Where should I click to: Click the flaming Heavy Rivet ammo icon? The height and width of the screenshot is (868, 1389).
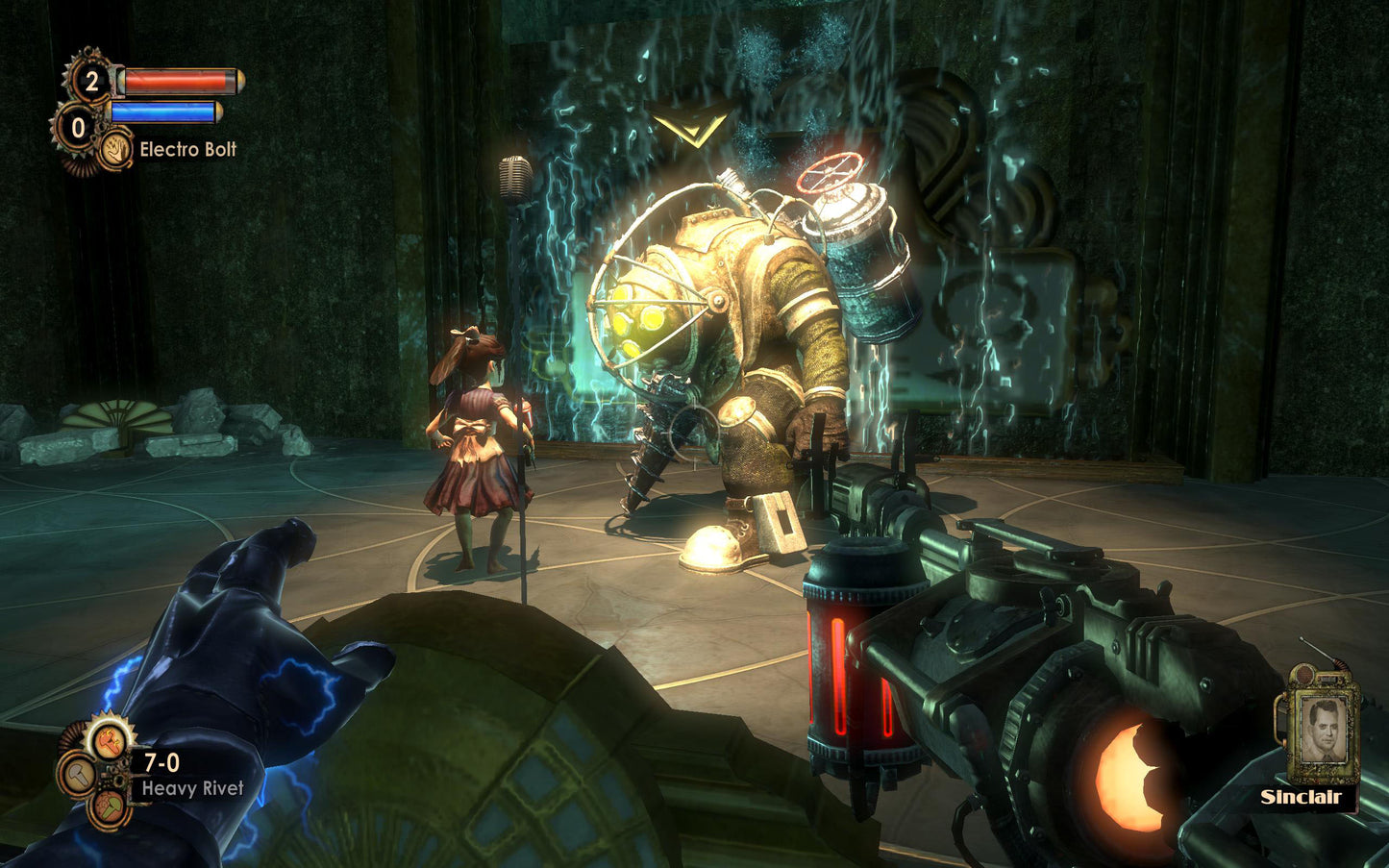tap(110, 743)
